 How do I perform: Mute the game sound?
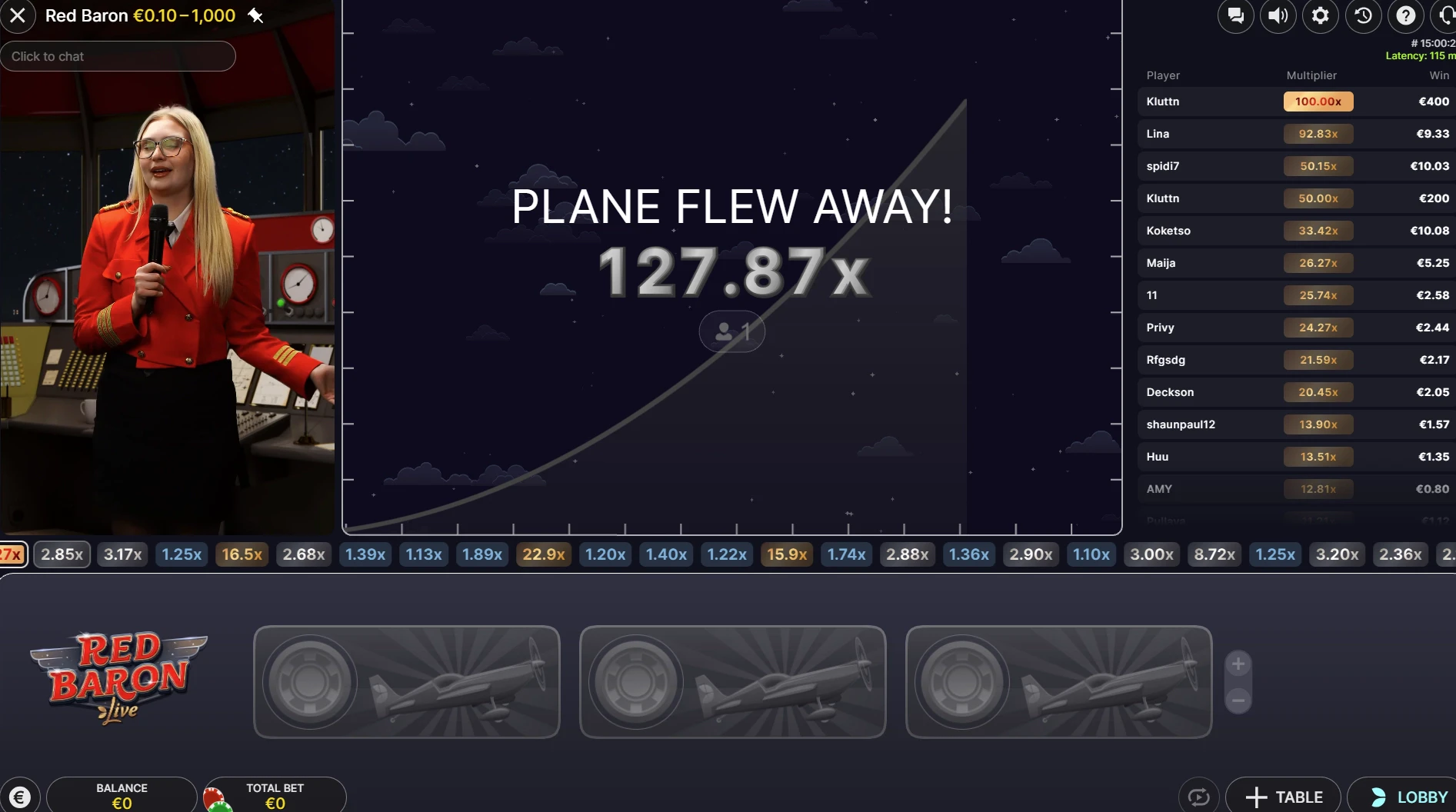1278,15
